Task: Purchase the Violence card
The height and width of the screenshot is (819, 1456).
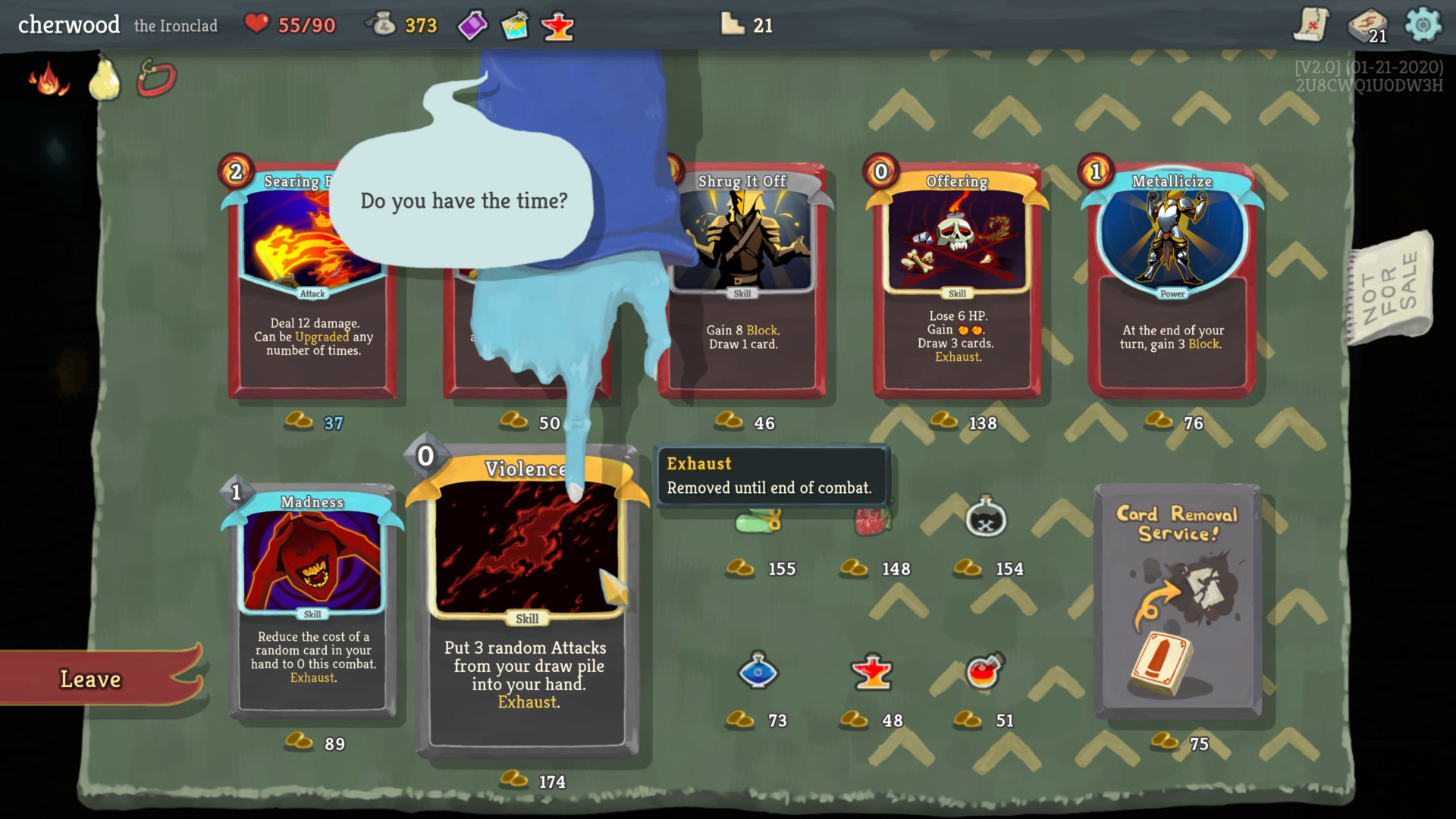Action: tap(527, 607)
